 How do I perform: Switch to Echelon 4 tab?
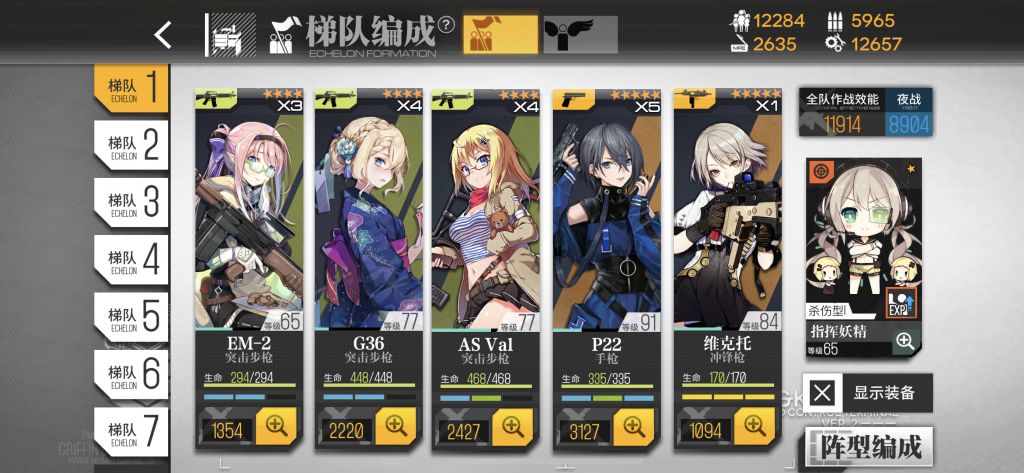tap(131, 260)
